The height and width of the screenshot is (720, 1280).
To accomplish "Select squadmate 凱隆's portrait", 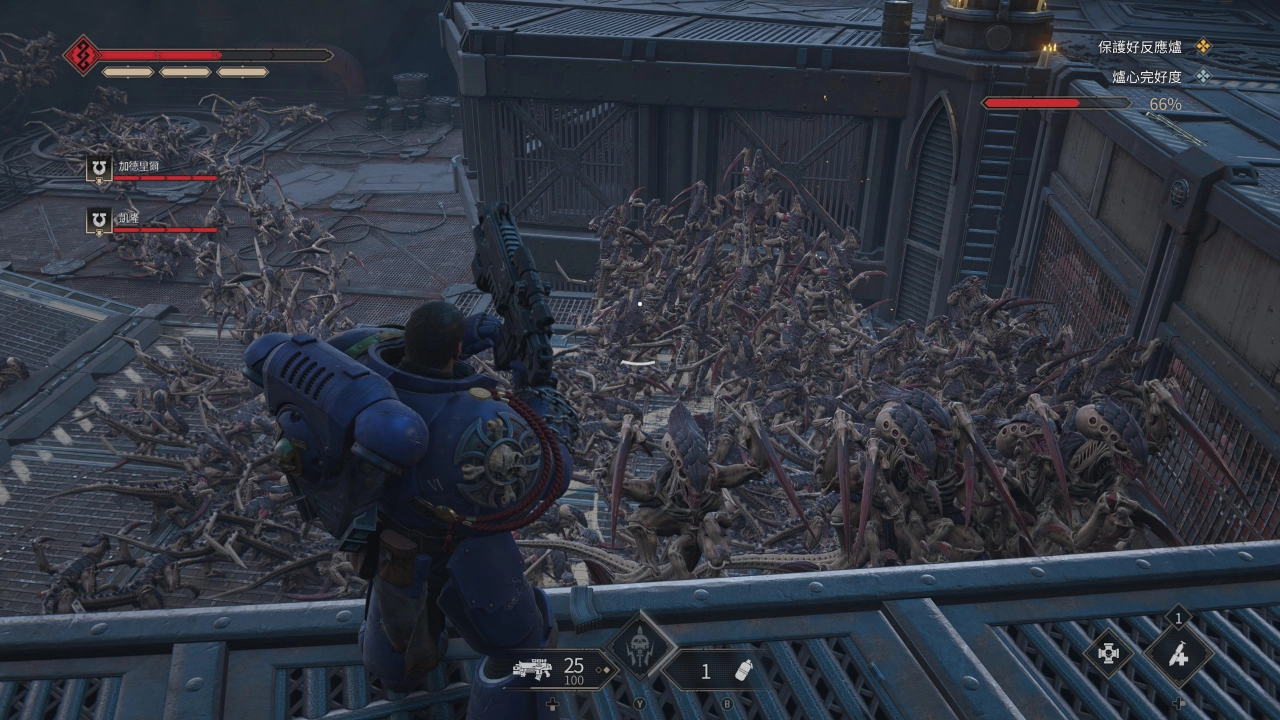I will (99, 222).
